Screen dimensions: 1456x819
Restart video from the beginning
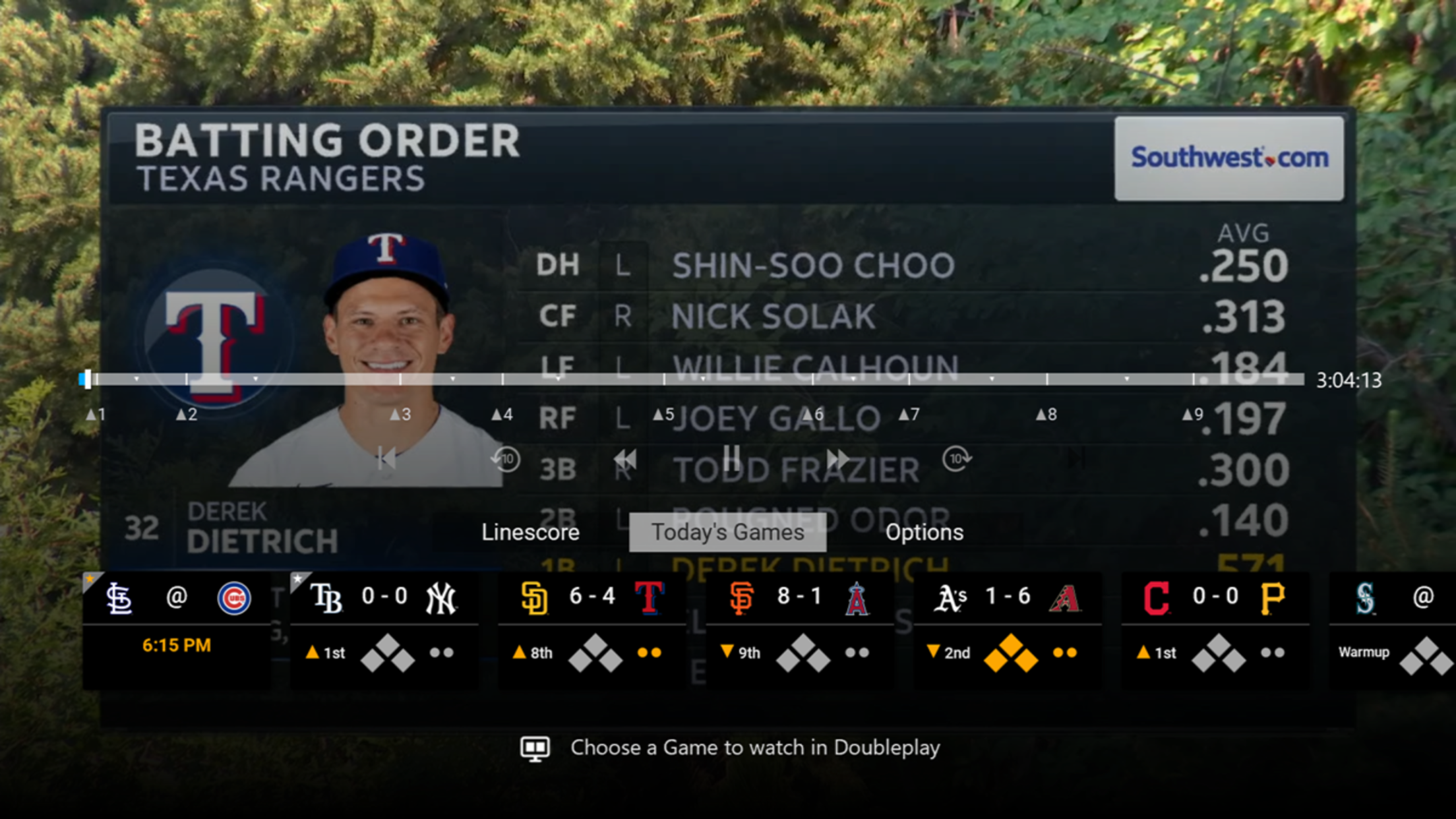[x=386, y=459]
